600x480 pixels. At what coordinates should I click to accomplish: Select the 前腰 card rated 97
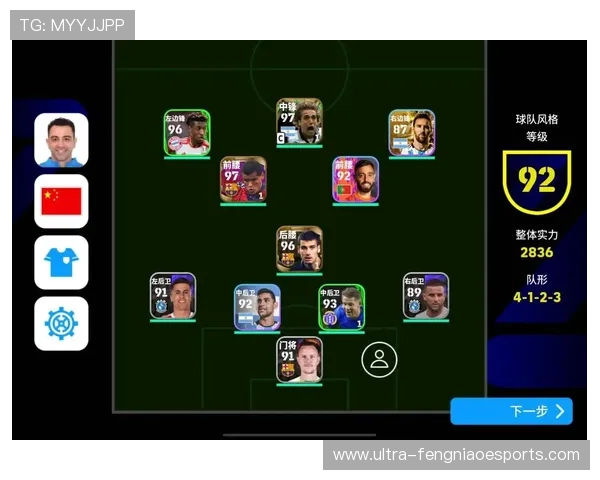click(x=243, y=180)
